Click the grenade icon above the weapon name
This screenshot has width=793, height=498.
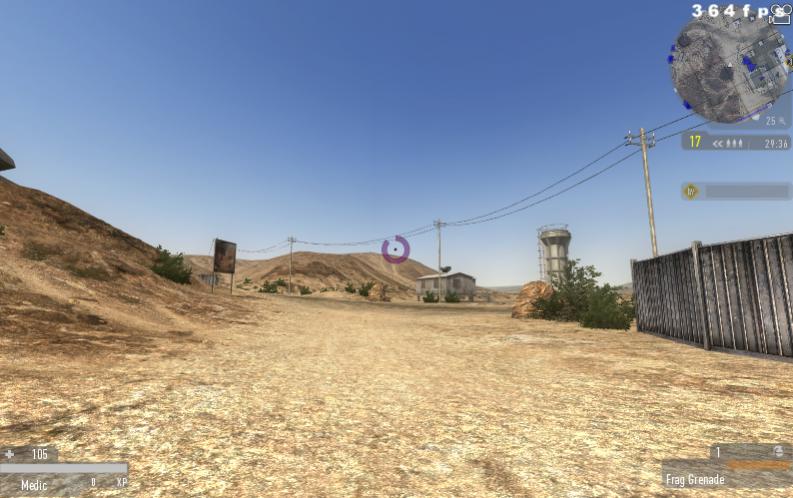pos(778,452)
